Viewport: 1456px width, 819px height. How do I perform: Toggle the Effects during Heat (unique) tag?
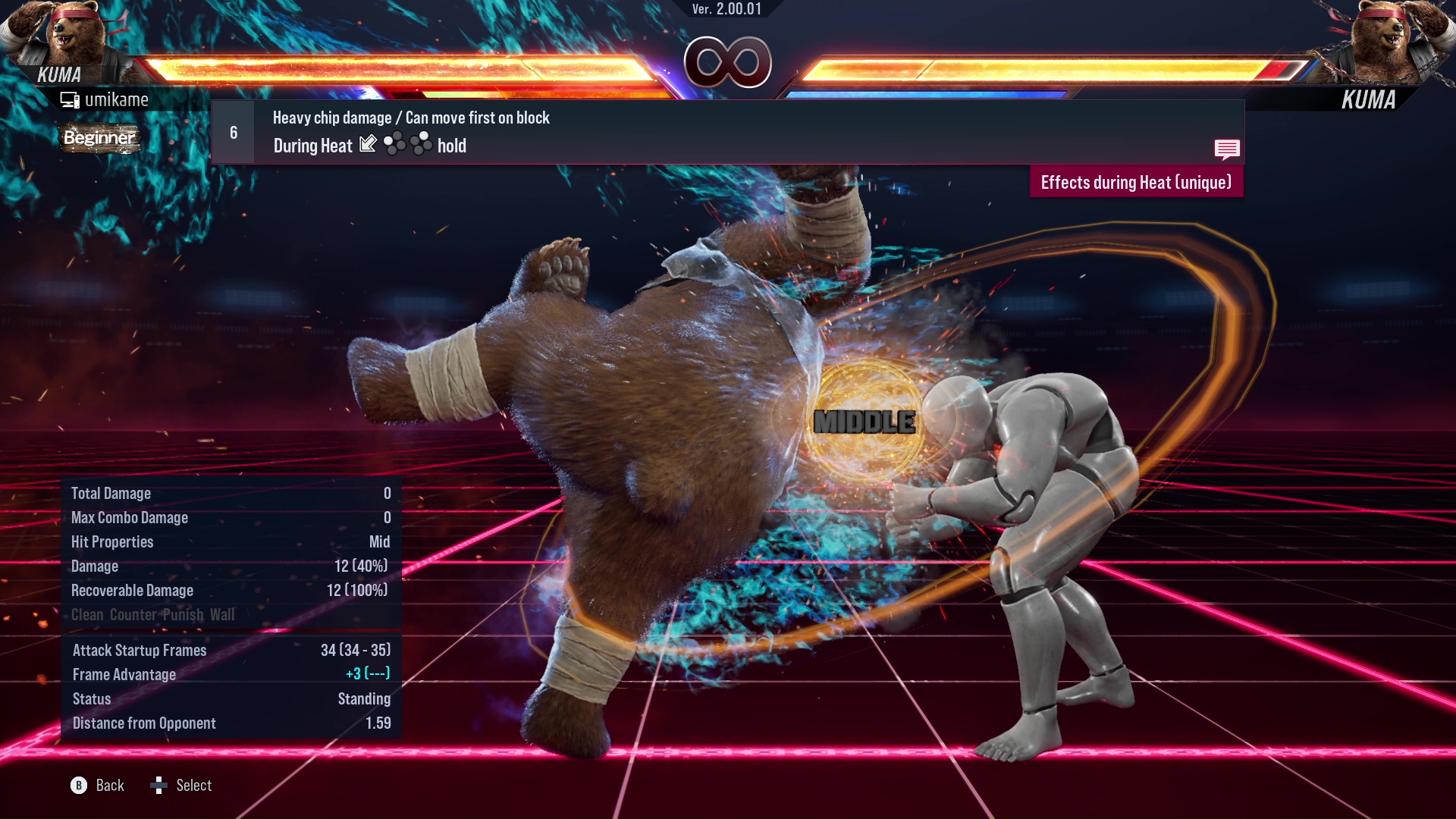[1136, 182]
